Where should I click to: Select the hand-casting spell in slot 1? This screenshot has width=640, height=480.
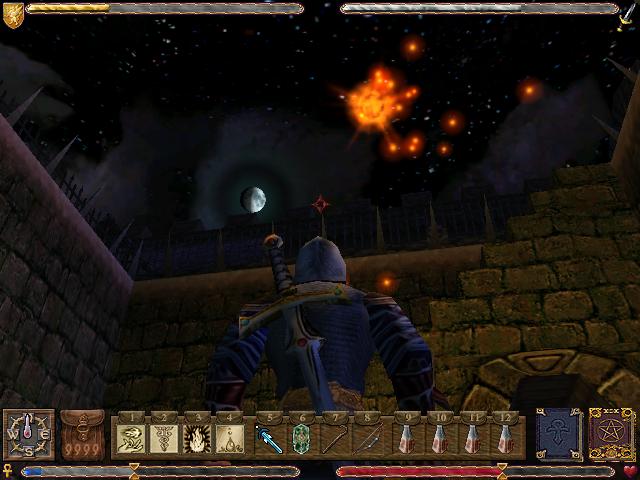pyautogui.click(x=133, y=438)
